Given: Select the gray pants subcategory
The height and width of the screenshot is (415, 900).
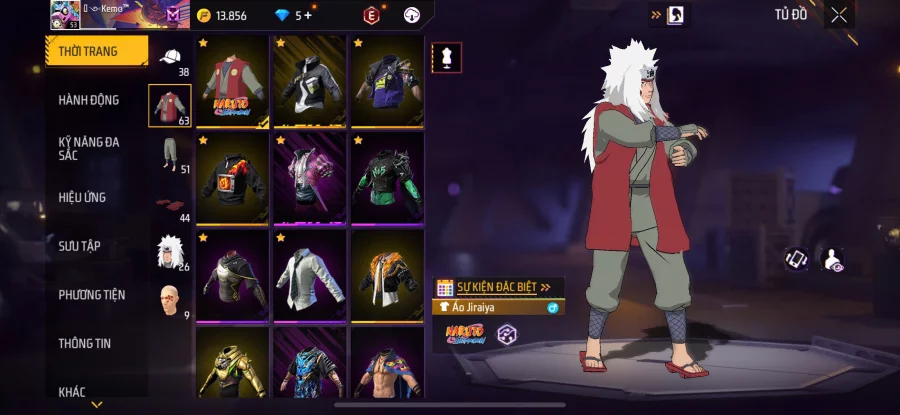Looking at the screenshot, I should coord(170,156).
